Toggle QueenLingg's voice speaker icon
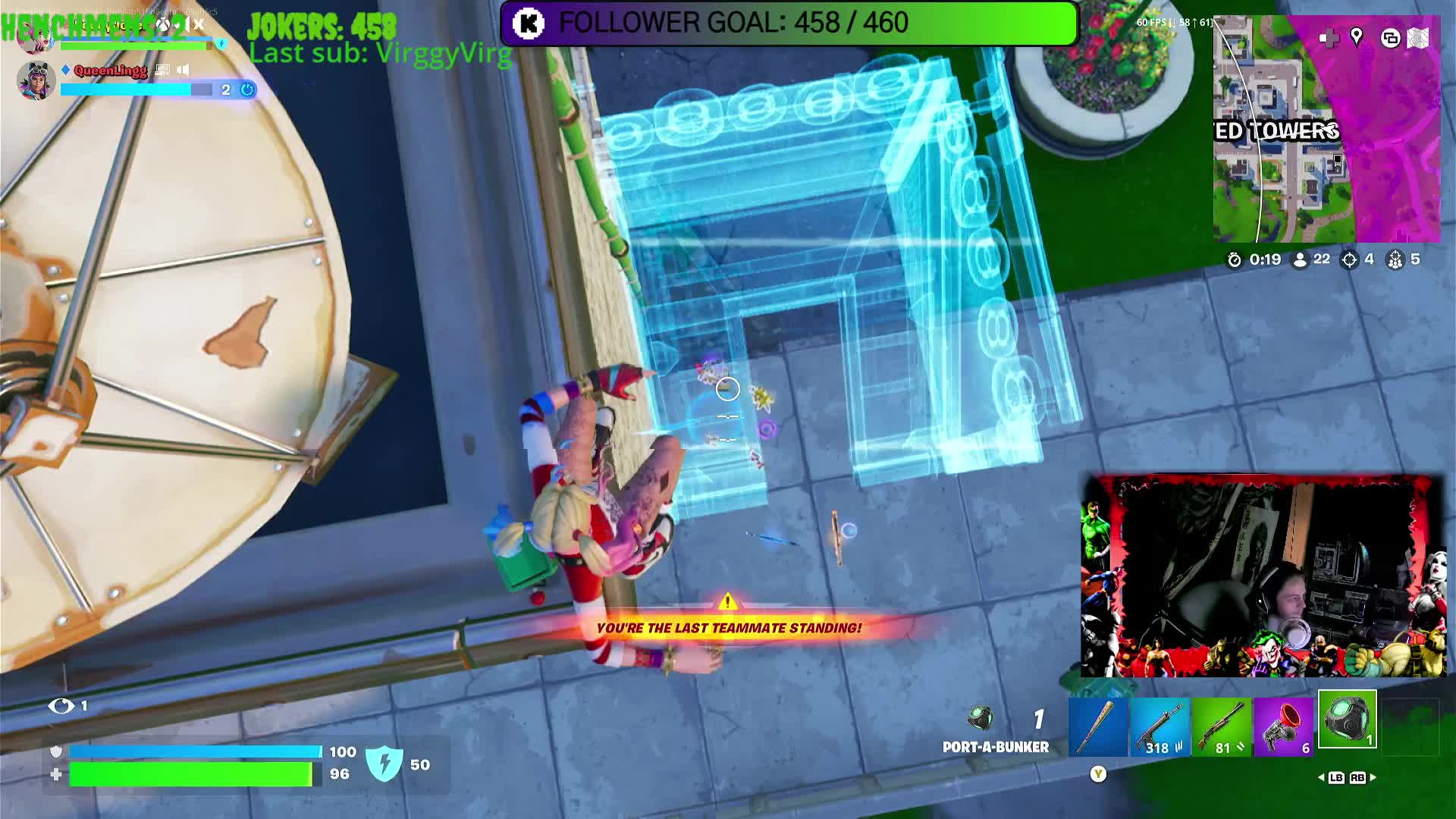The width and height of the screenshot is (1456, 819). pos(184,70)
